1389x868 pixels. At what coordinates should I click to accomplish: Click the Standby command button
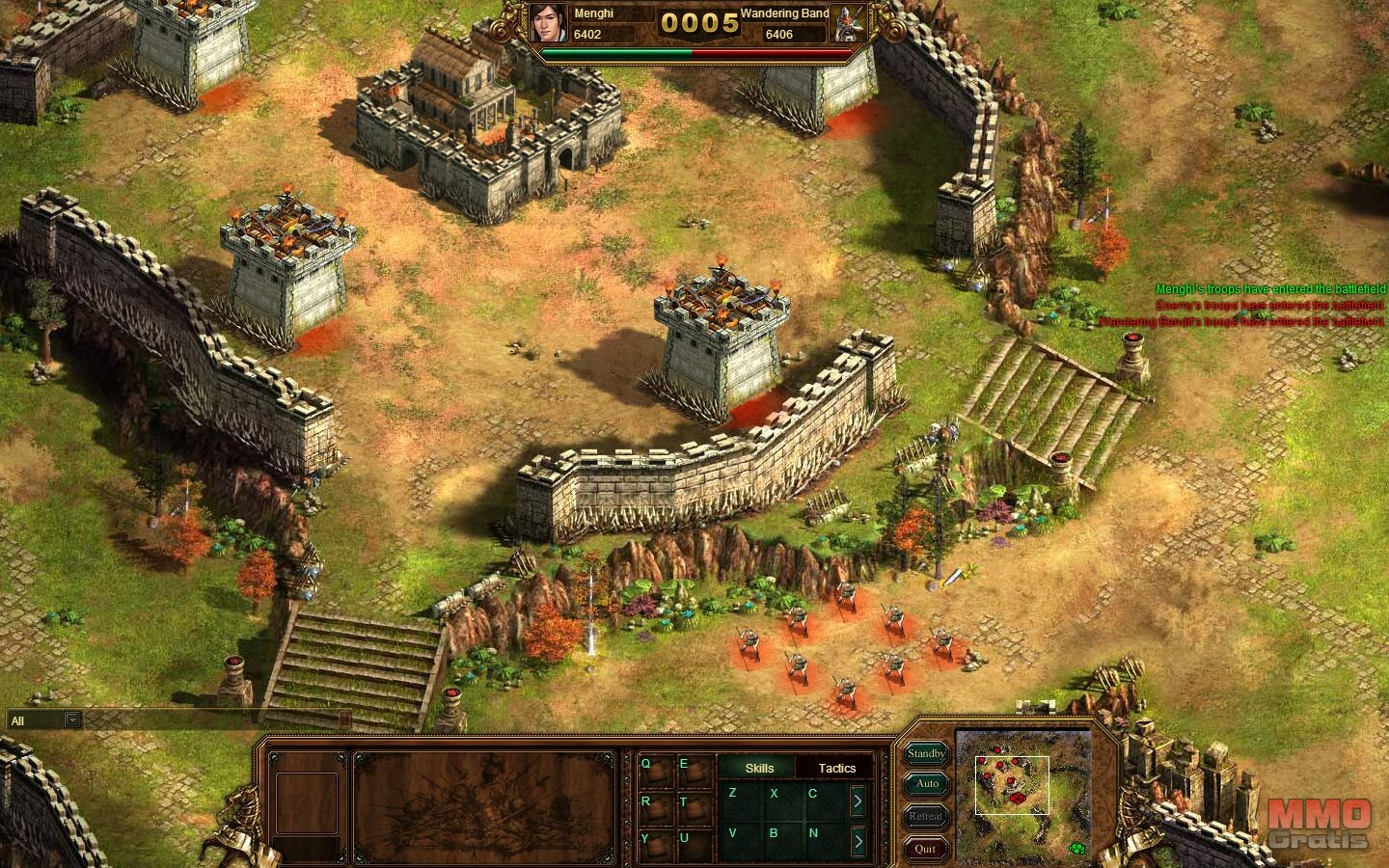926,753
